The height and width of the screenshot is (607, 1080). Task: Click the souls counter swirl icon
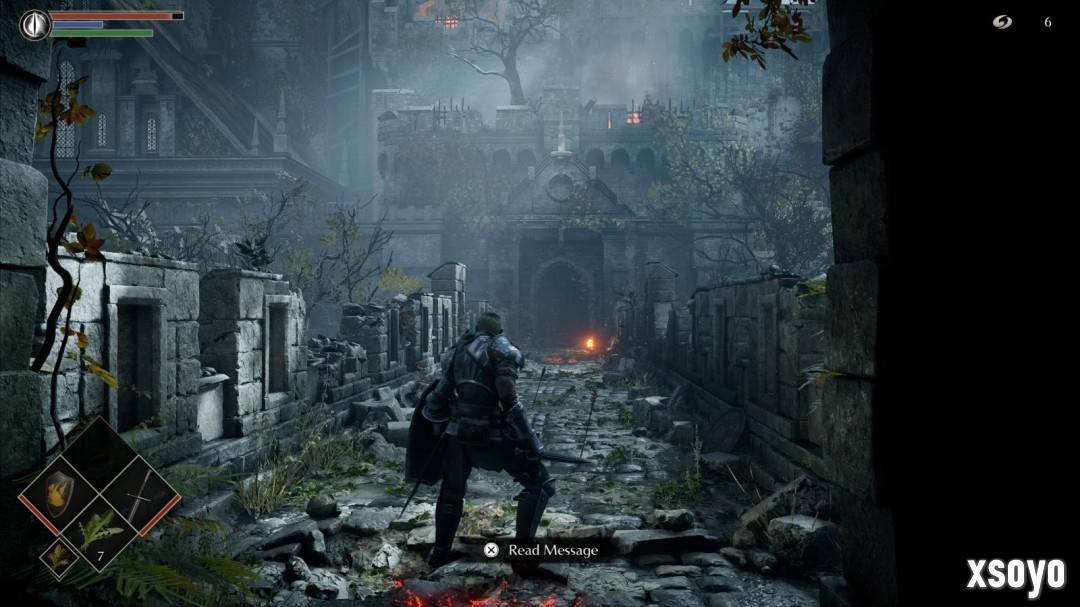(x=1002, y=22)
